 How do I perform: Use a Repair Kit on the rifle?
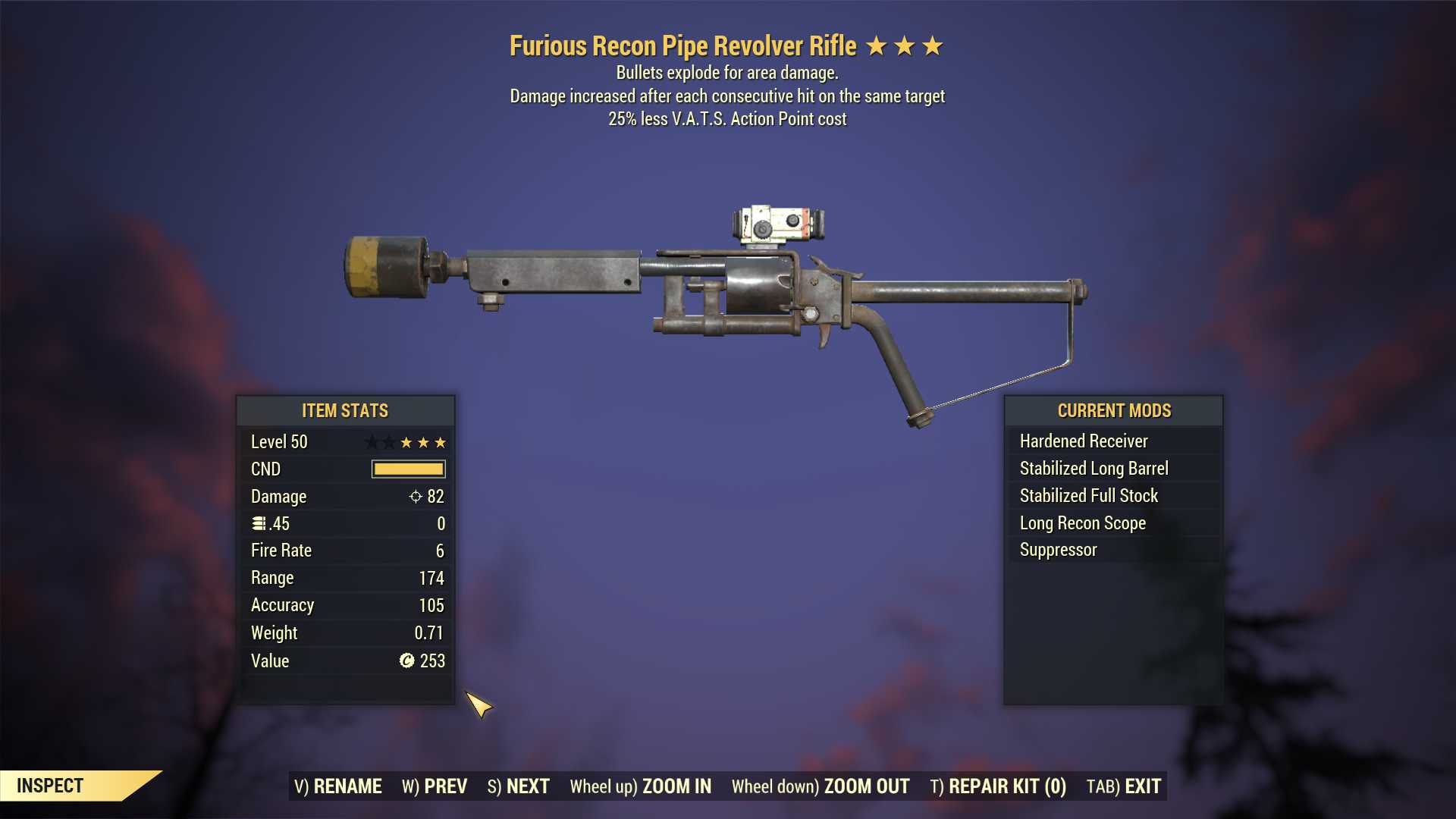pyautogui.click(x=998, y=786)
